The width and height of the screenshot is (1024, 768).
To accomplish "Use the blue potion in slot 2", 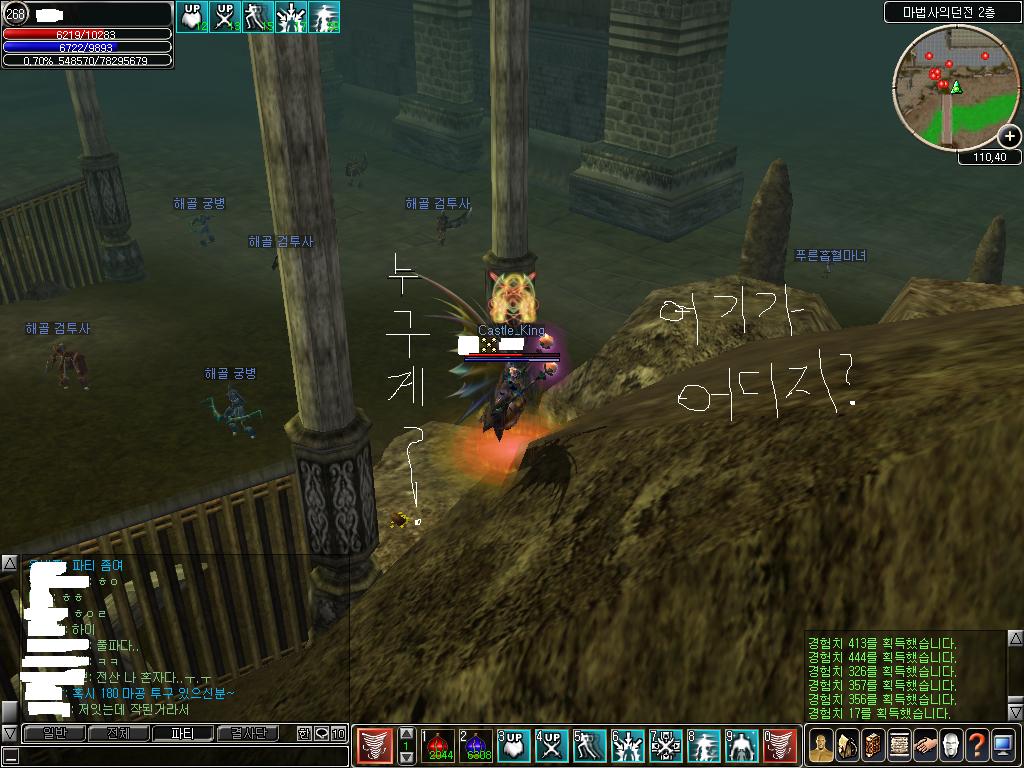I will pyautogui.click(x=476, y=747).
